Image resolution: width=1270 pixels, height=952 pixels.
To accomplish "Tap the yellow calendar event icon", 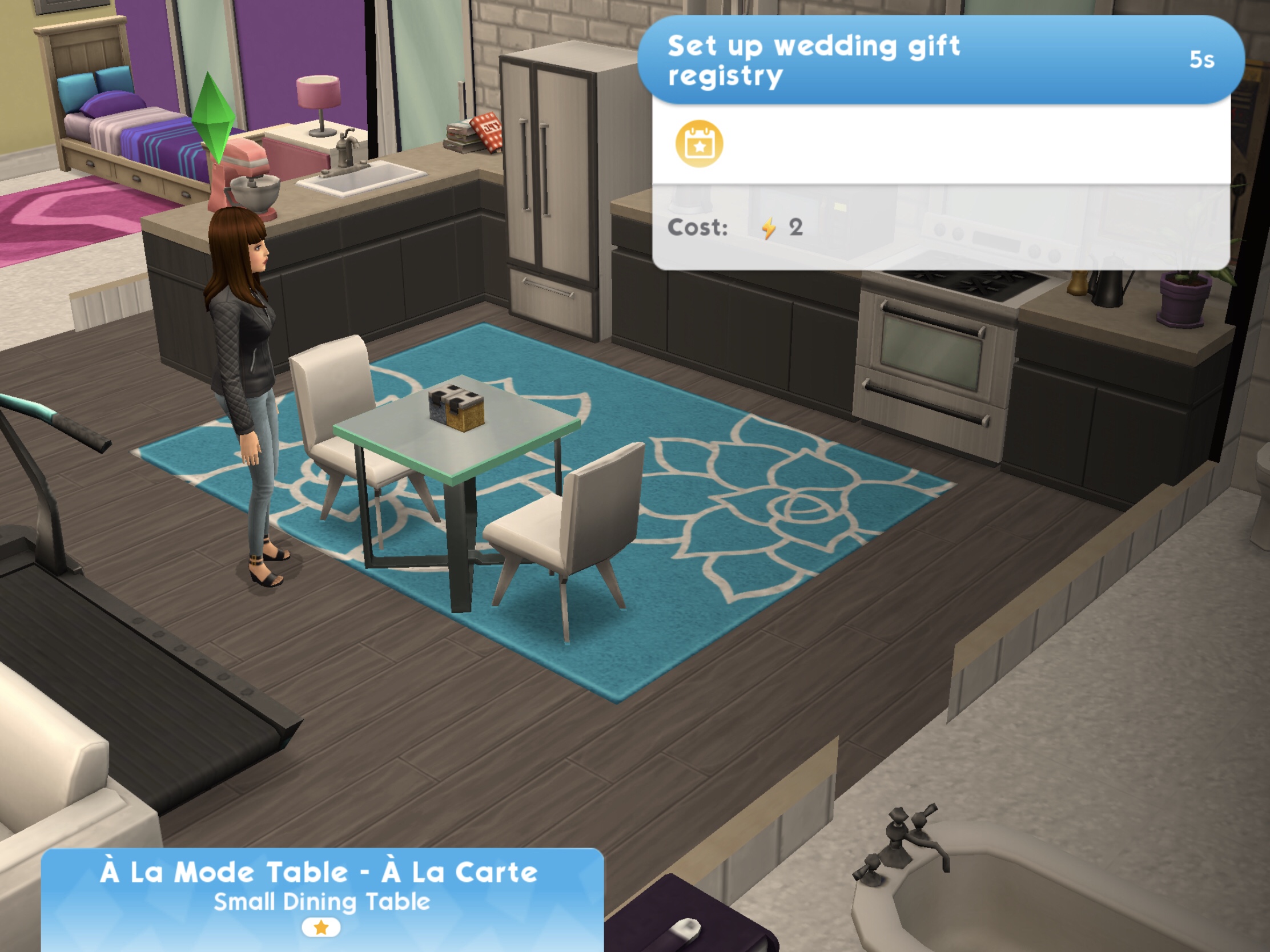I will [x=699, y=144].
